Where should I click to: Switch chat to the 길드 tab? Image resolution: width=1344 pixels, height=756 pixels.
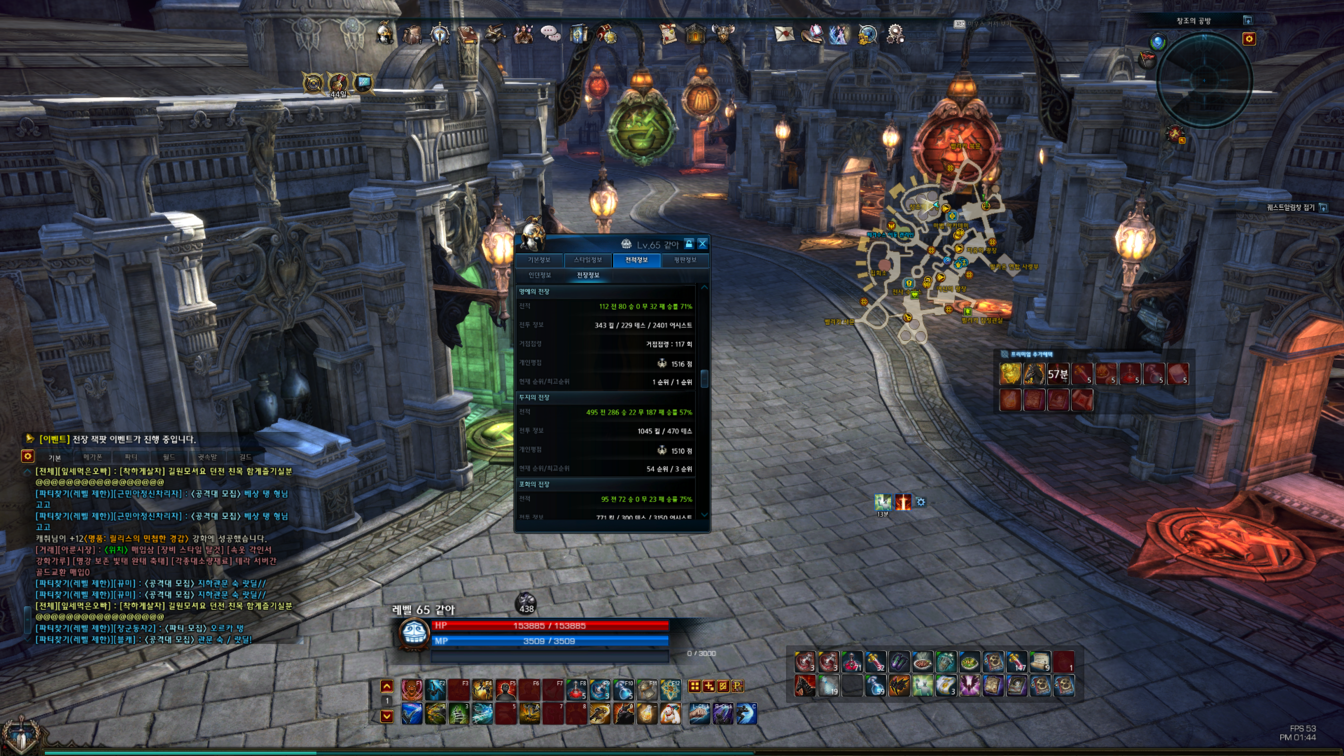[x=246, y=457]
